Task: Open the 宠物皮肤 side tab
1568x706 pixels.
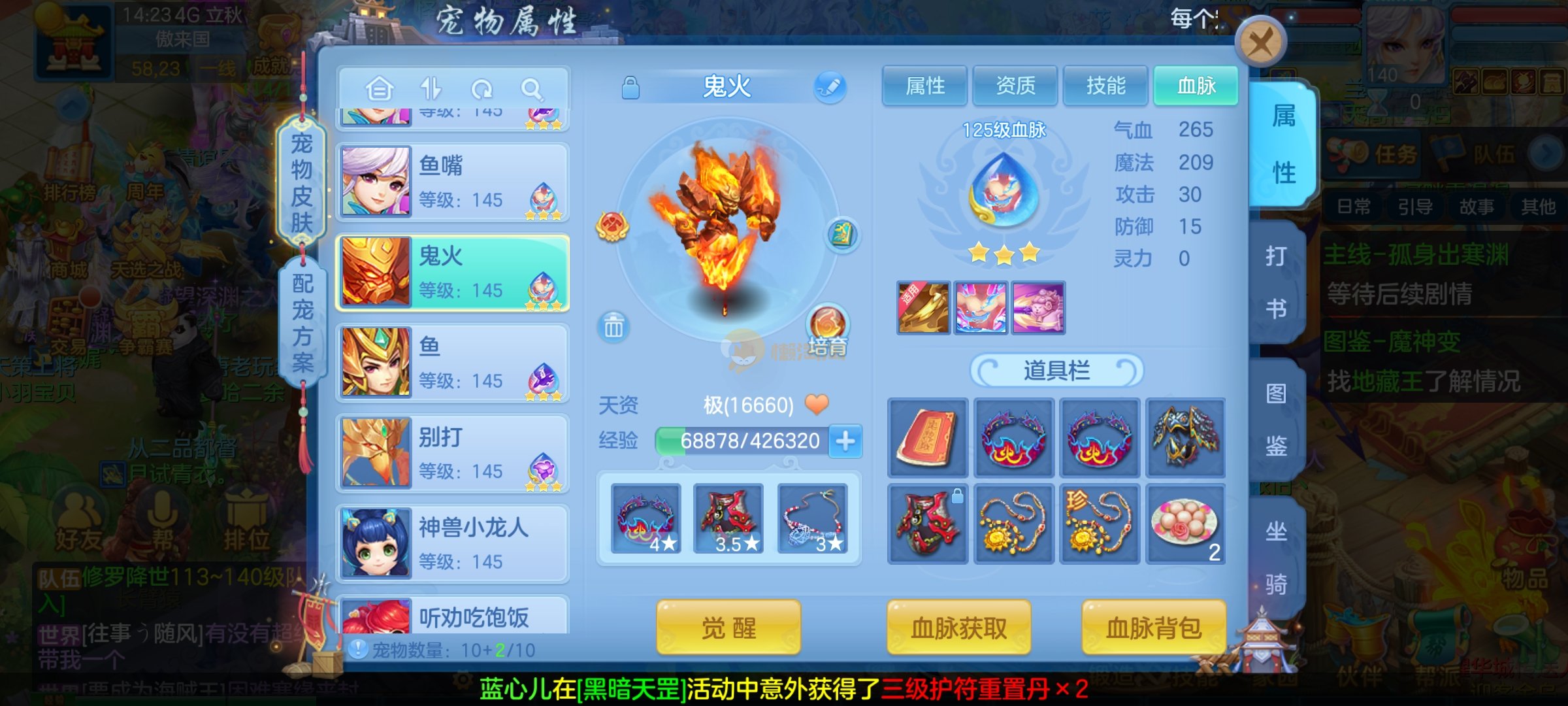Action: click(x=301, y=182)
